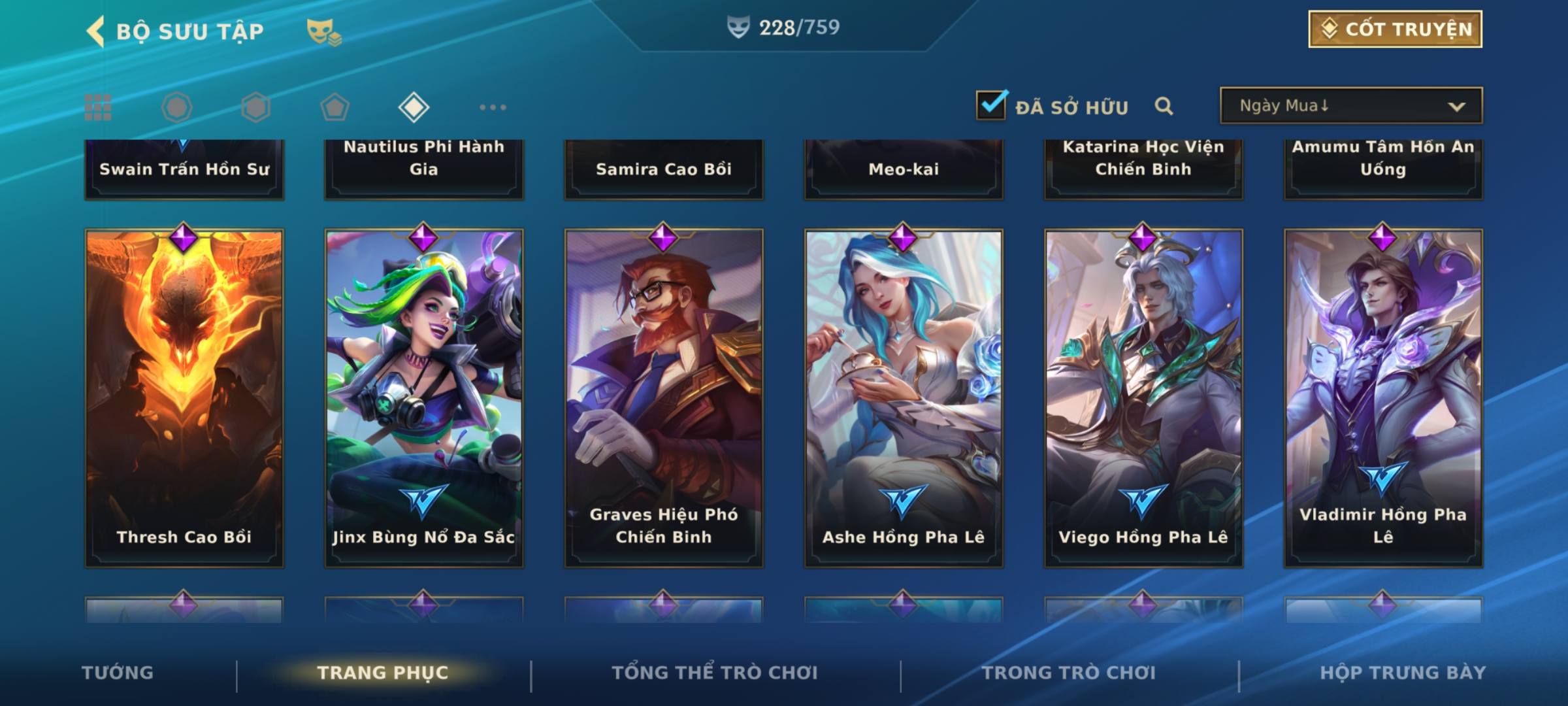The width and height of the screenshot is (1568, 706).
Task: Open the skin search magnifier
Action: click(x=1164, y=106)
